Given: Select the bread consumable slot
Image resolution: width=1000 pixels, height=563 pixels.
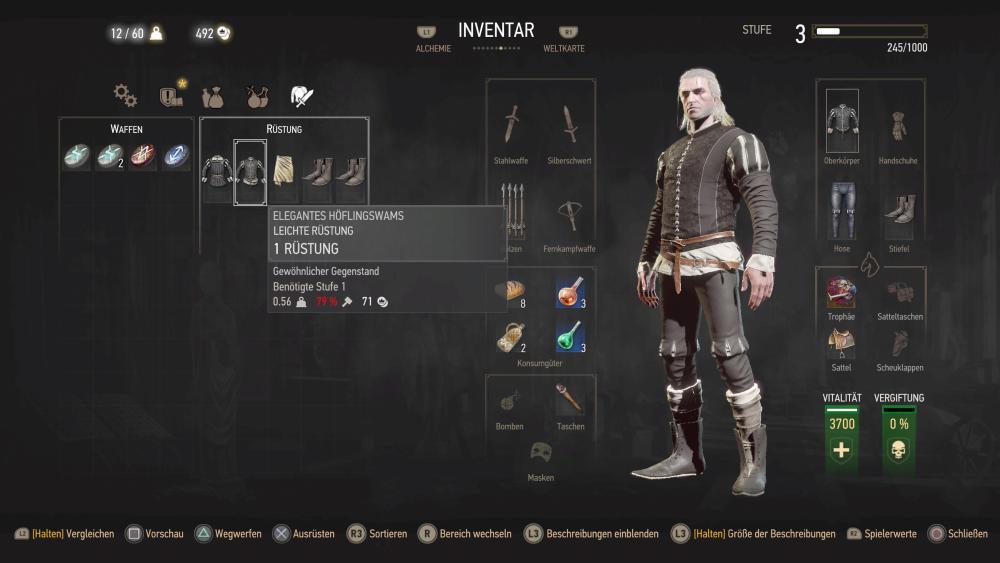Looking at the screenshot, I should pos(510,291).
